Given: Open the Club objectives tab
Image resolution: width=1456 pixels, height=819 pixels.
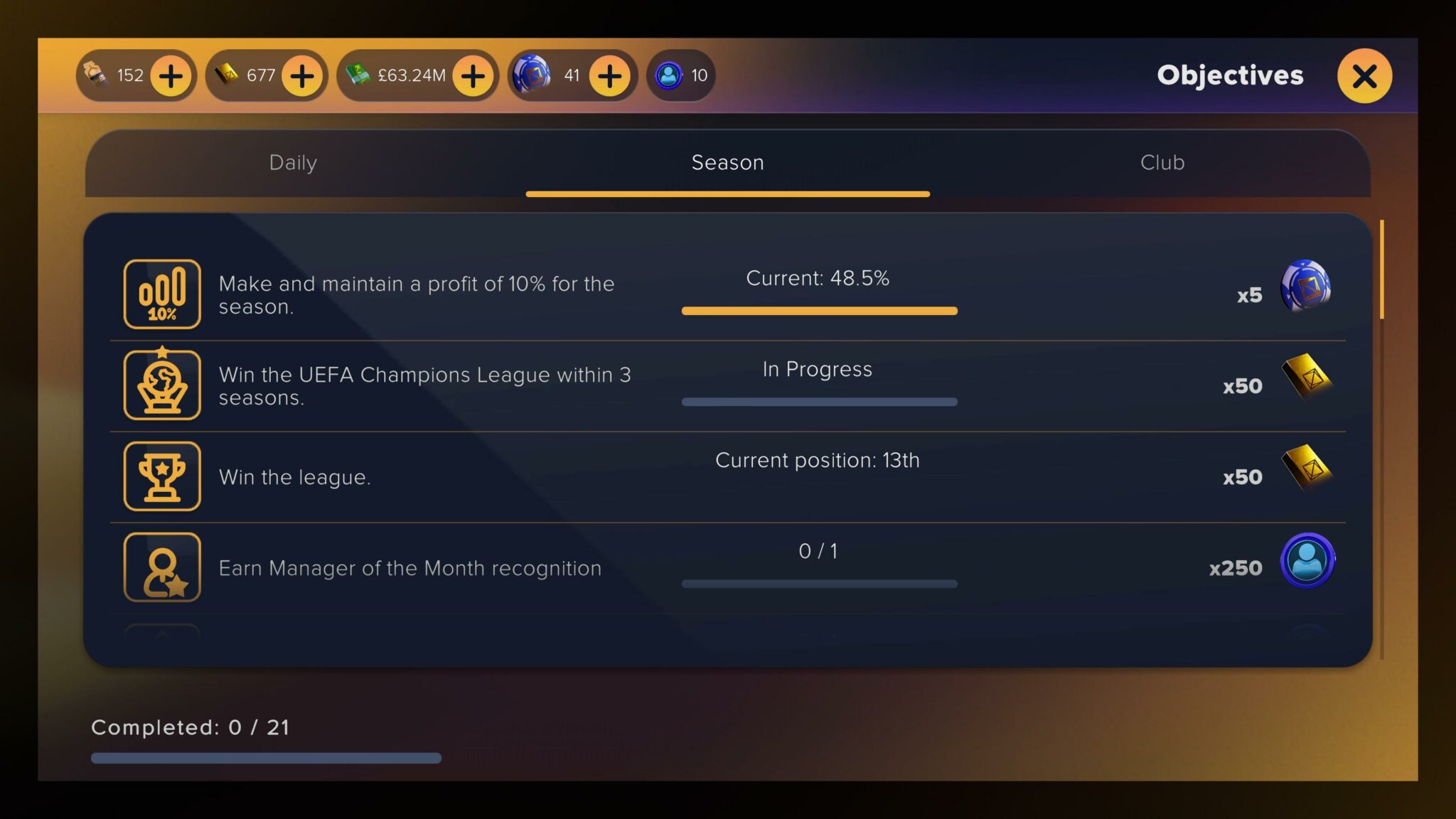Looking at the screenshot, I should (1162, 163).
